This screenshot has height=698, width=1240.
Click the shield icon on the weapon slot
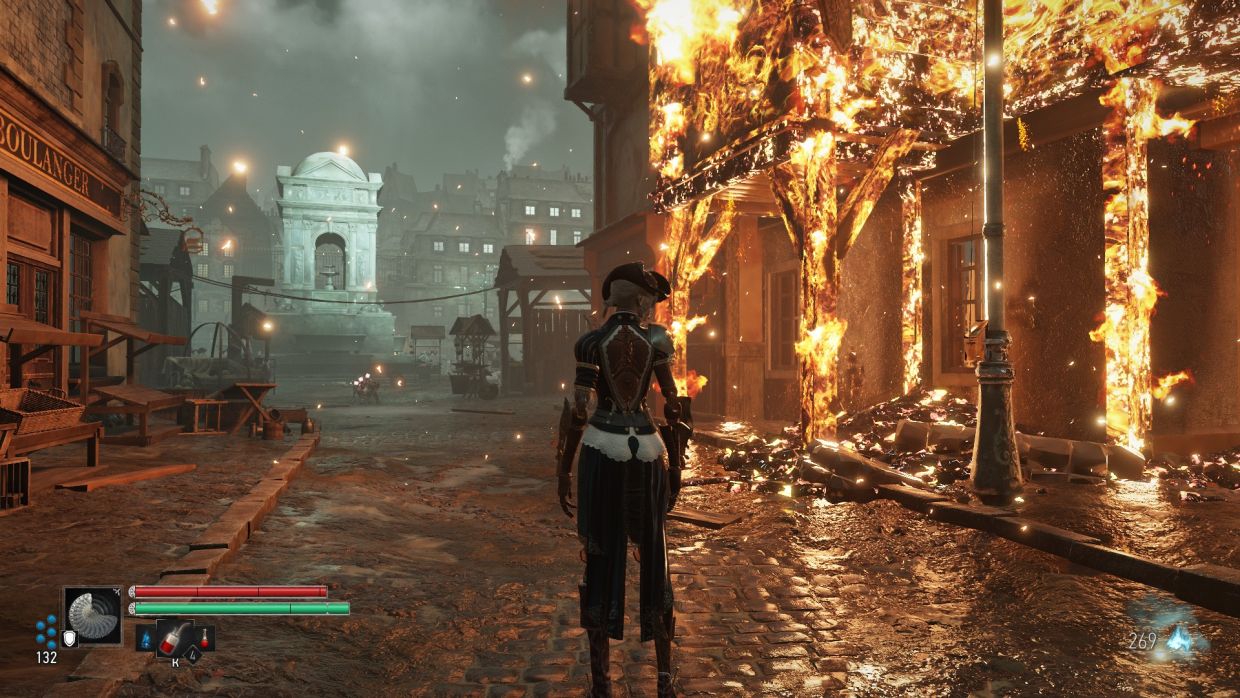69,638
